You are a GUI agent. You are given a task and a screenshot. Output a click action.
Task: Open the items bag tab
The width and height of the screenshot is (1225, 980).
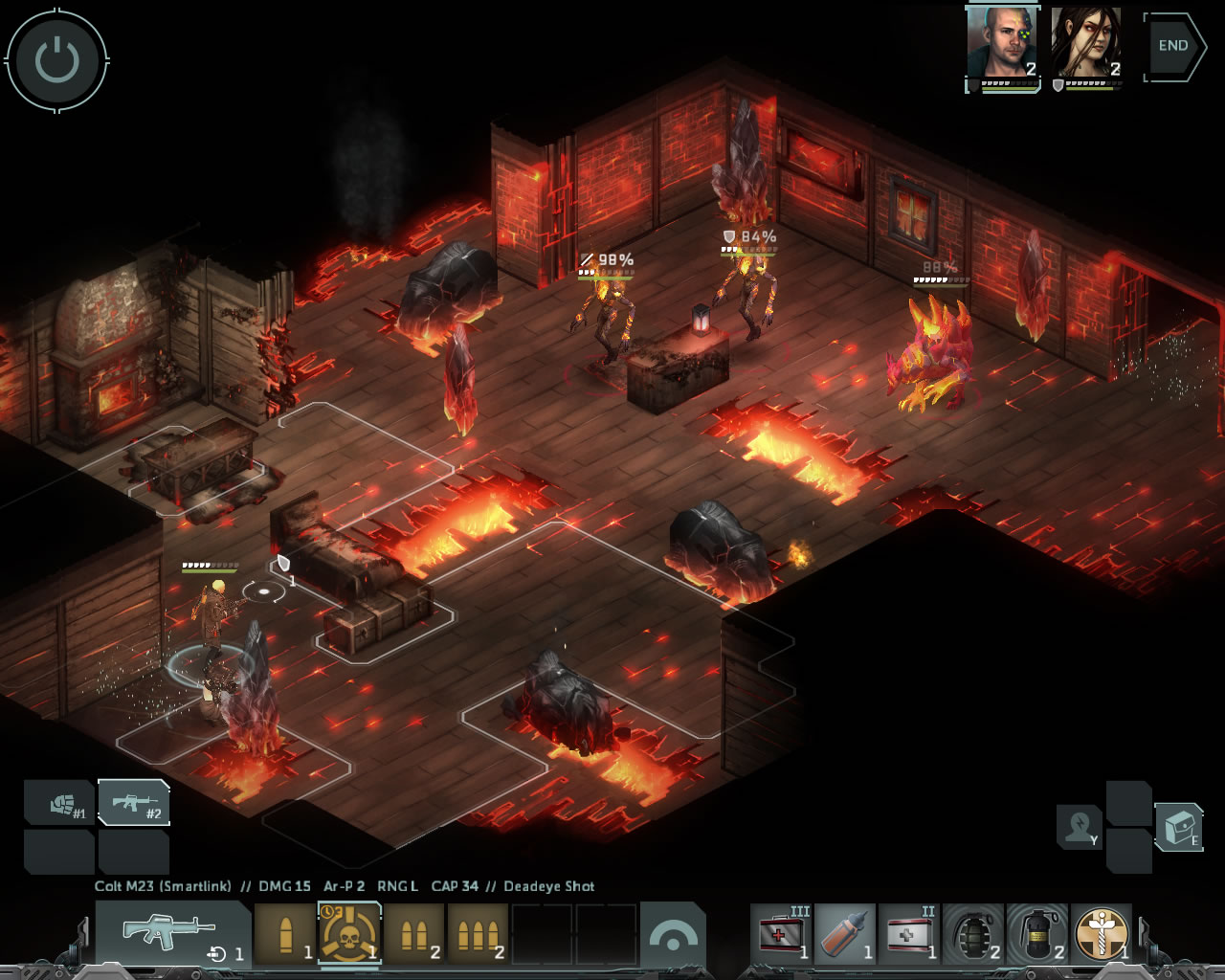[x=1178, y=826]
